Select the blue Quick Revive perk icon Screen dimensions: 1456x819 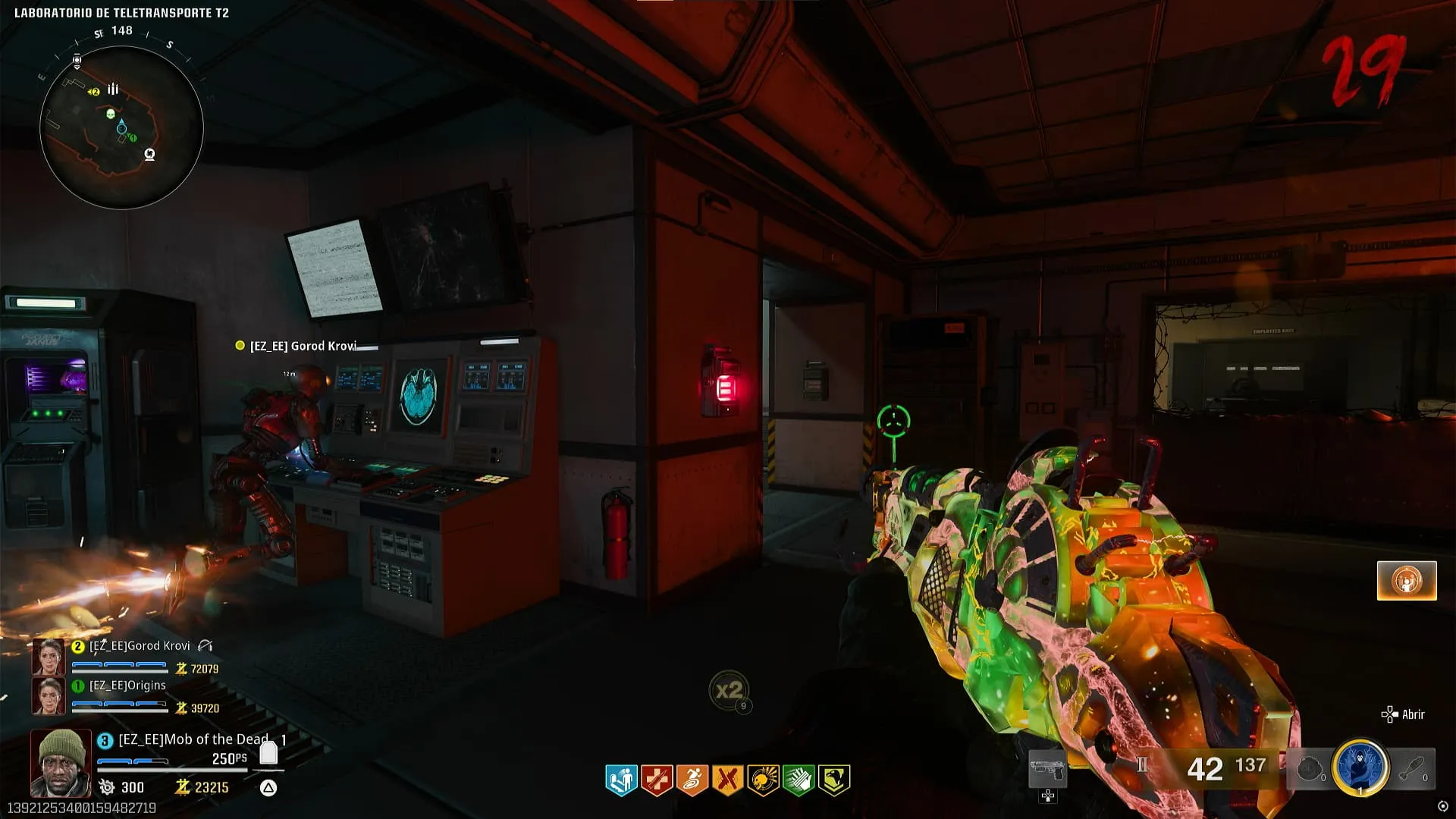621,780
